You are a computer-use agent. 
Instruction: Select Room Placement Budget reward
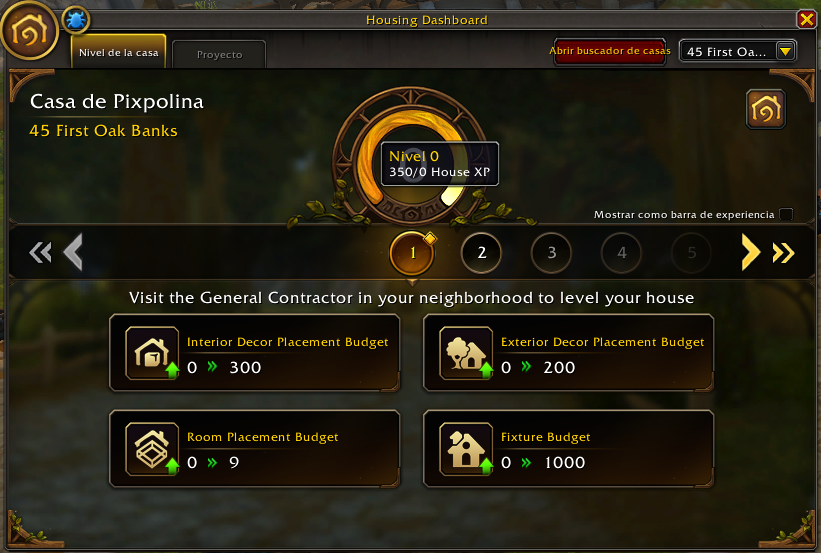click(x=255, y=448)
